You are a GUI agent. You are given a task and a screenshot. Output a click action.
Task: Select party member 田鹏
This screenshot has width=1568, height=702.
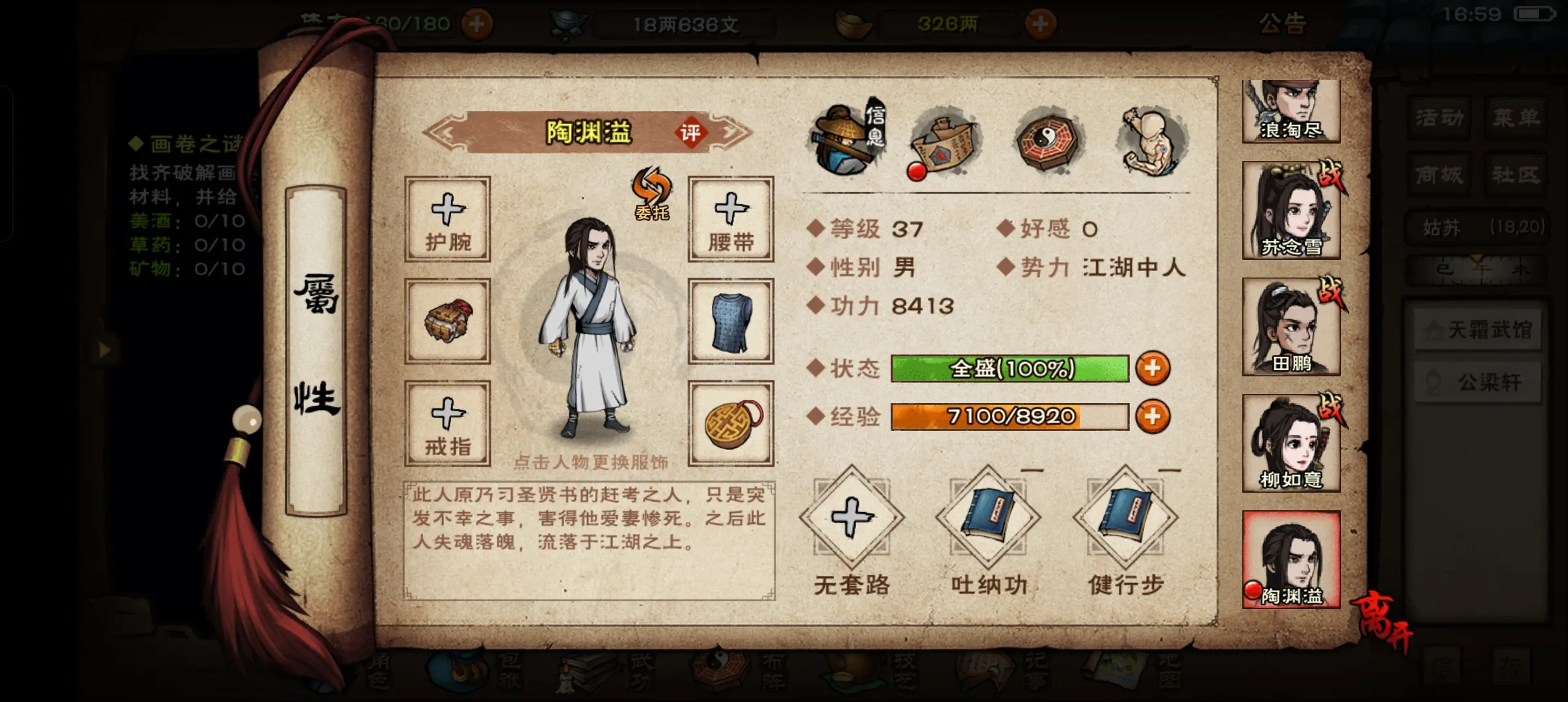pos(1291,327)
